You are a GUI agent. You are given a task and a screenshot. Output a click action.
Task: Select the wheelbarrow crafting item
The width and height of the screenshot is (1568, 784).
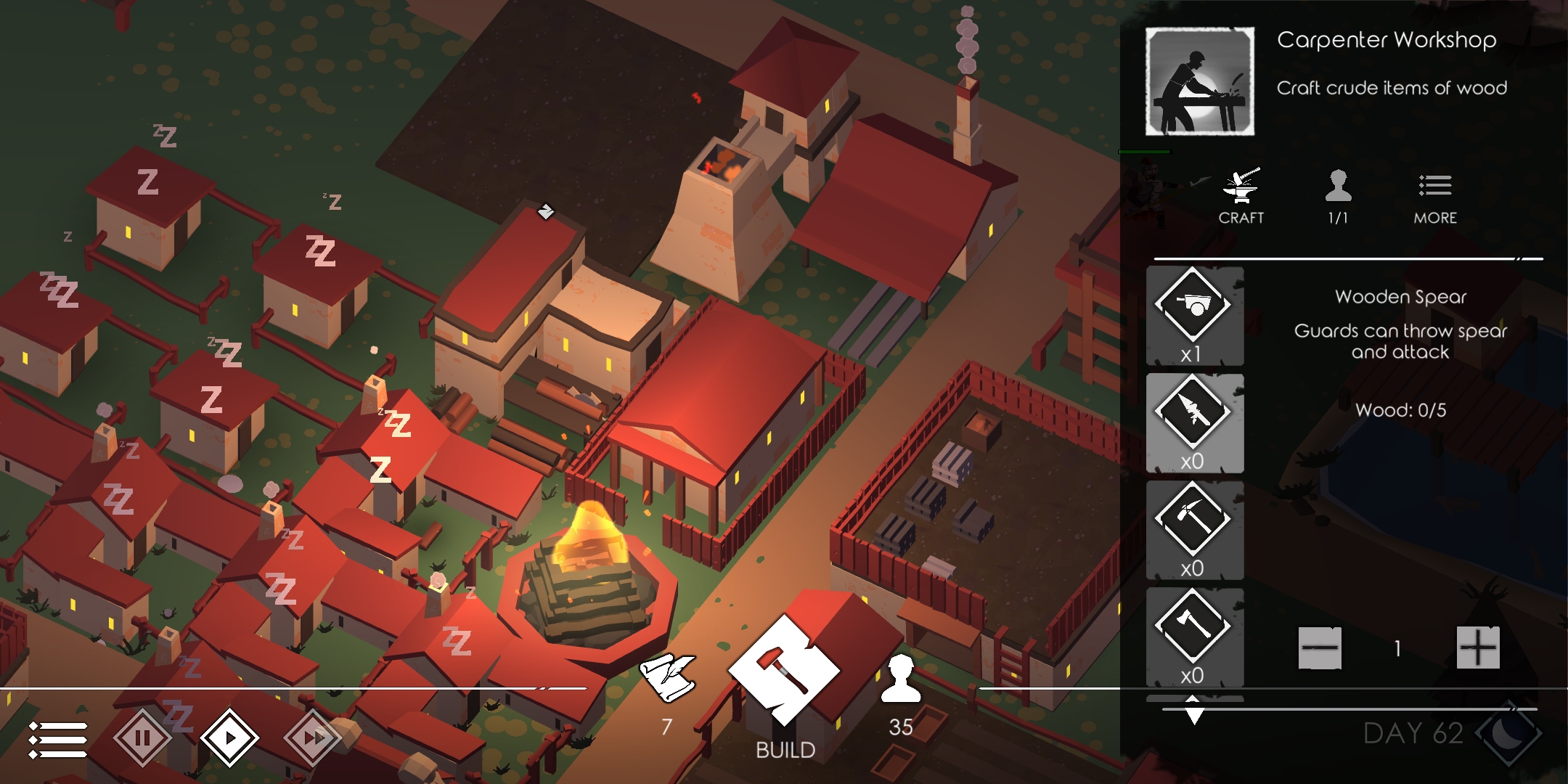(1194, 314)
